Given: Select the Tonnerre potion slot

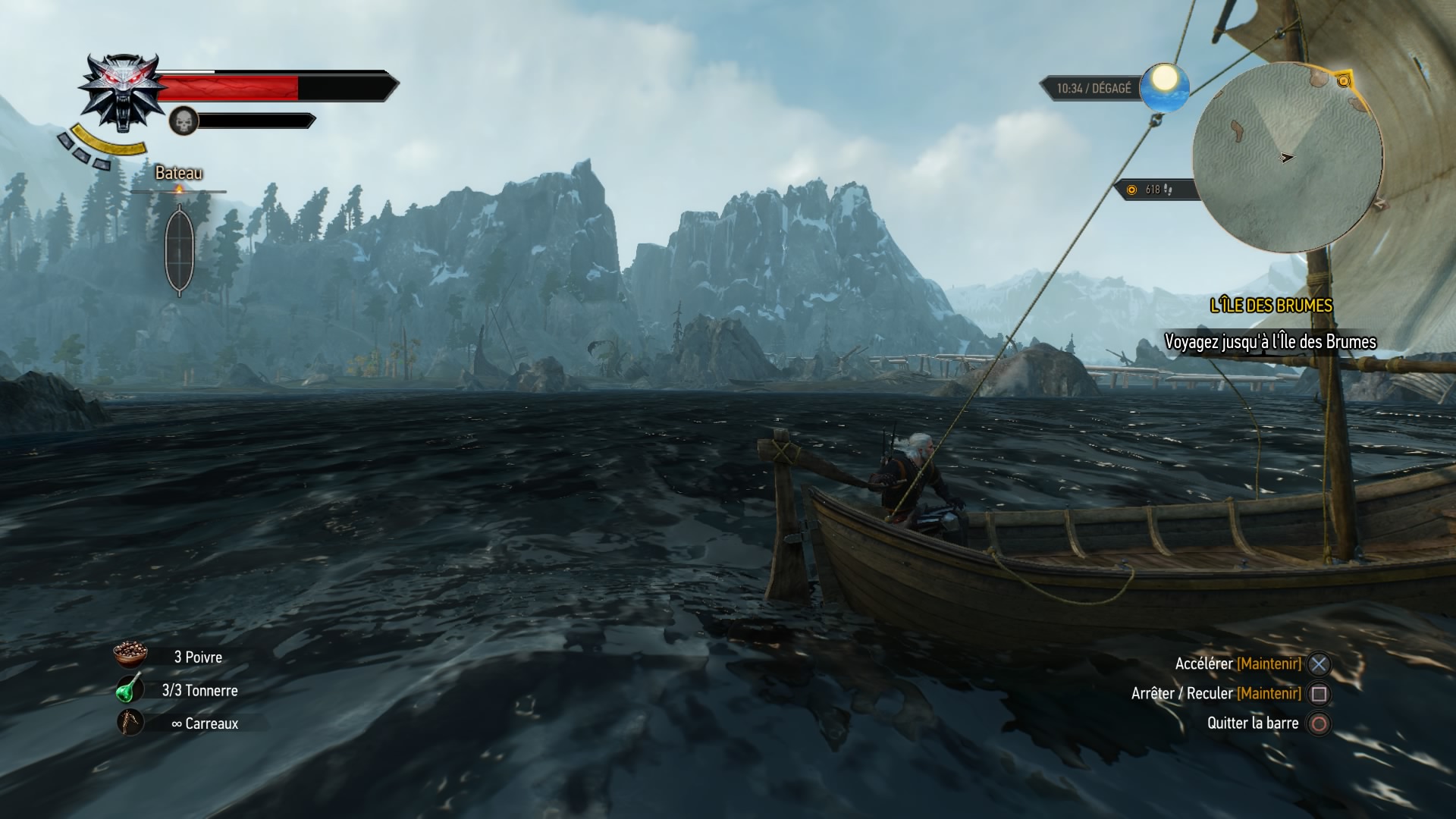Looking at the screenshot, I should point(130,689).
